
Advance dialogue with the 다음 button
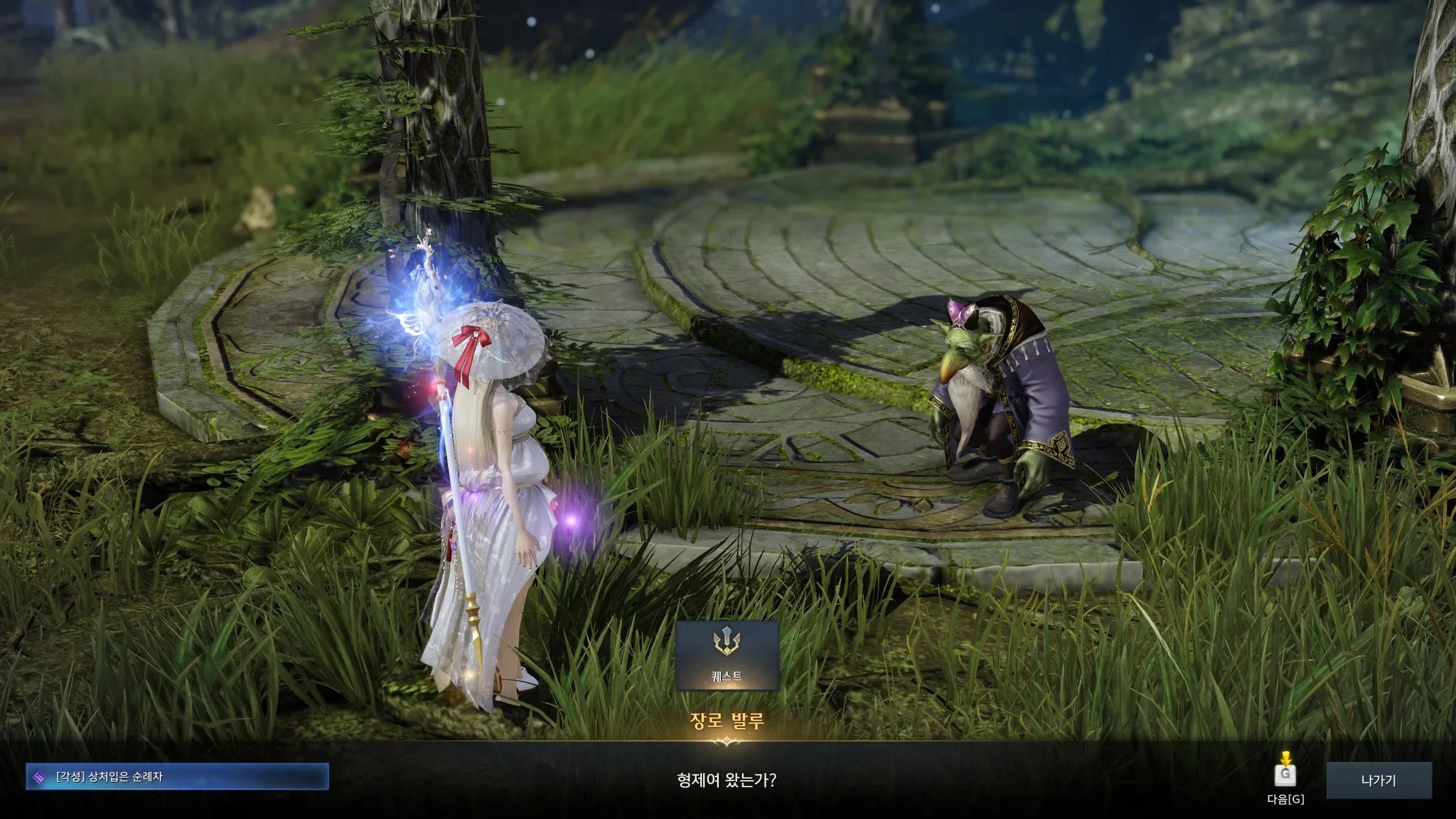[x=1285, y=775]
